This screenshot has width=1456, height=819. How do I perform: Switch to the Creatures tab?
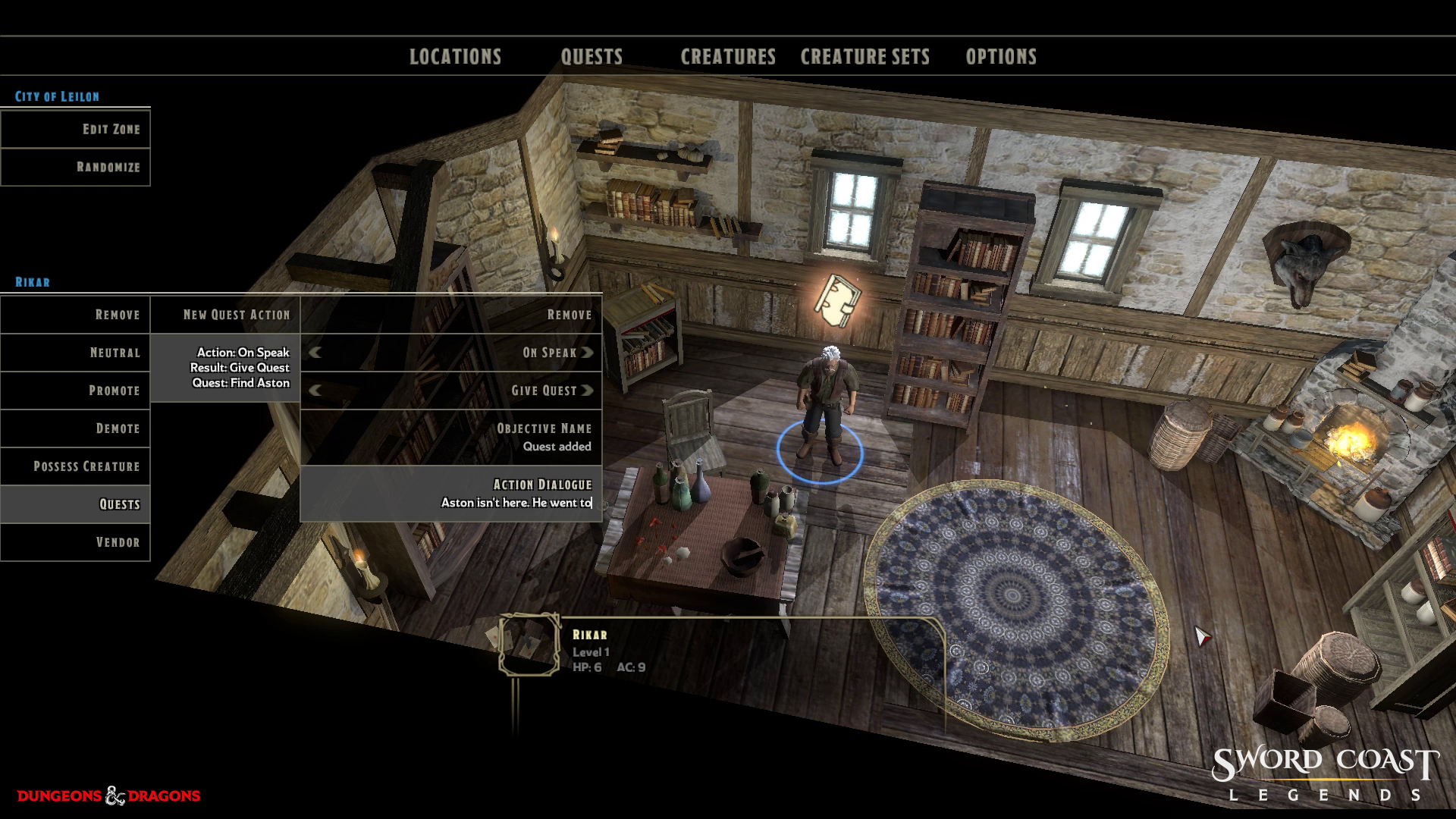[x=728, y=56]
